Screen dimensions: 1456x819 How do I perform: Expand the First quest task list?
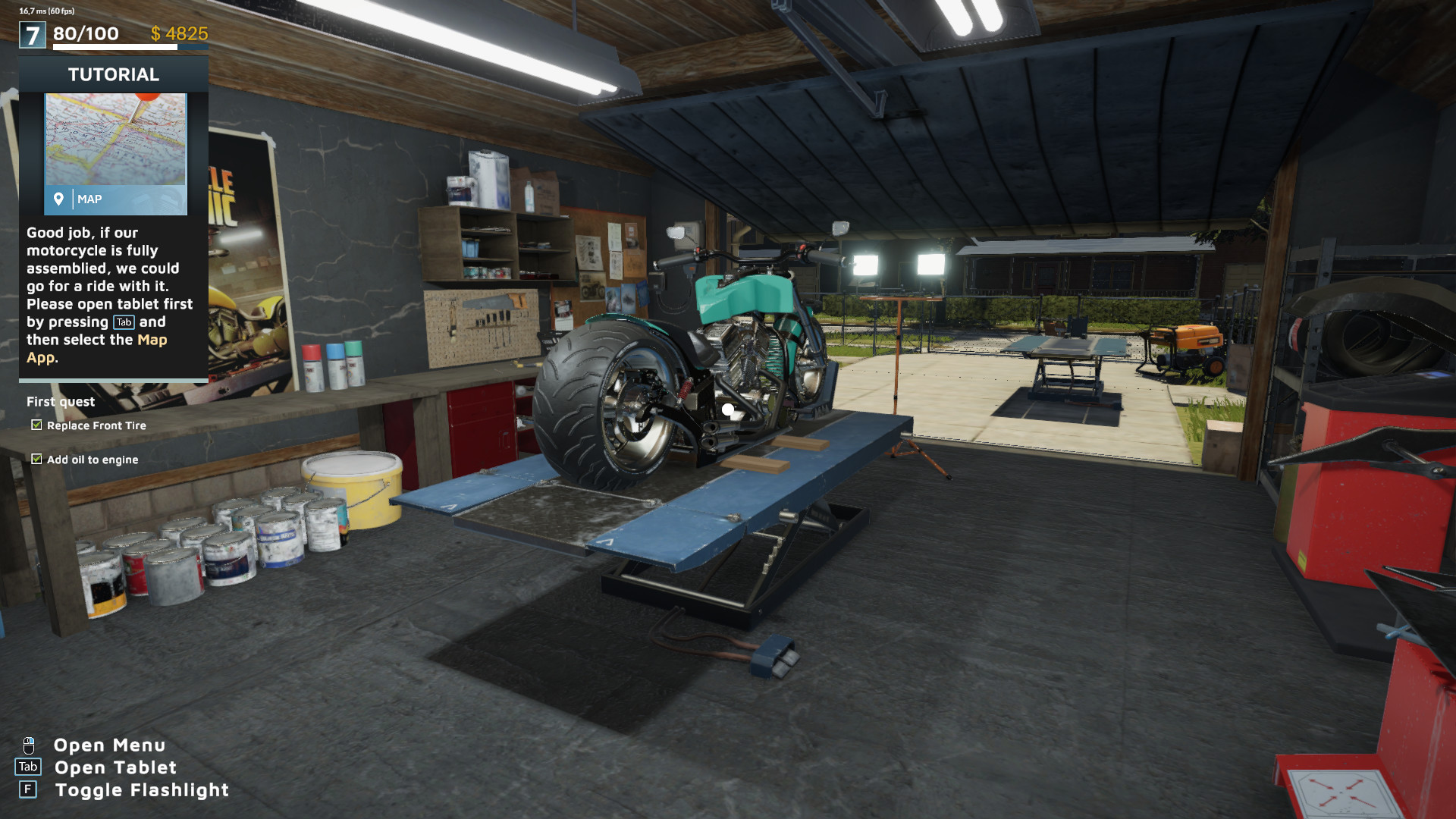(60, 401)
